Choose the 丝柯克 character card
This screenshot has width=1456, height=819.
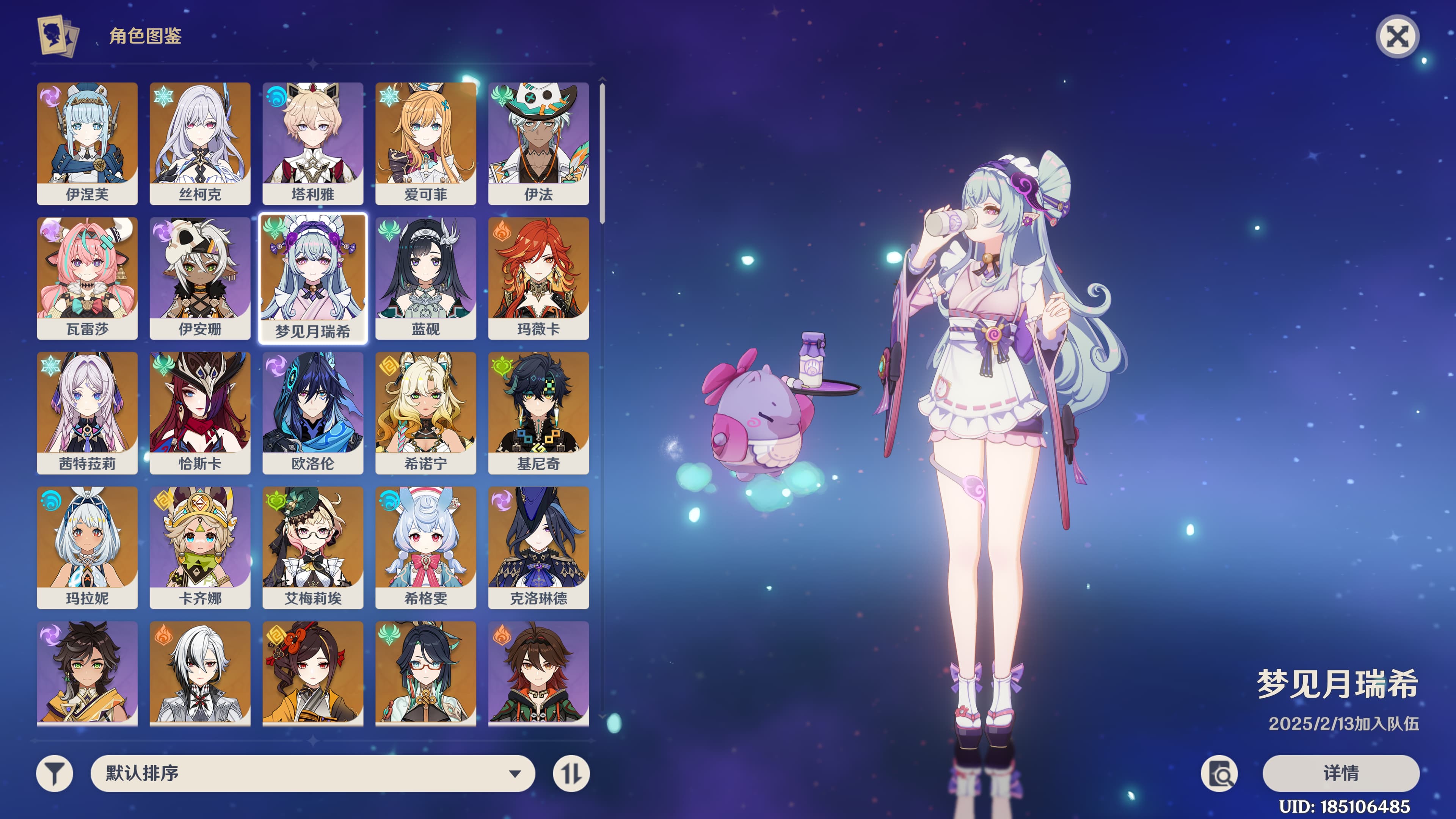tap(200, 143)
